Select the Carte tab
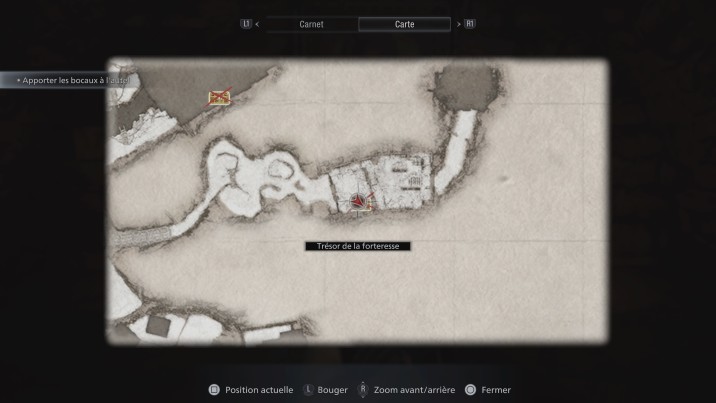The width and height of the screenshot is (716, 403). [404, 24]
